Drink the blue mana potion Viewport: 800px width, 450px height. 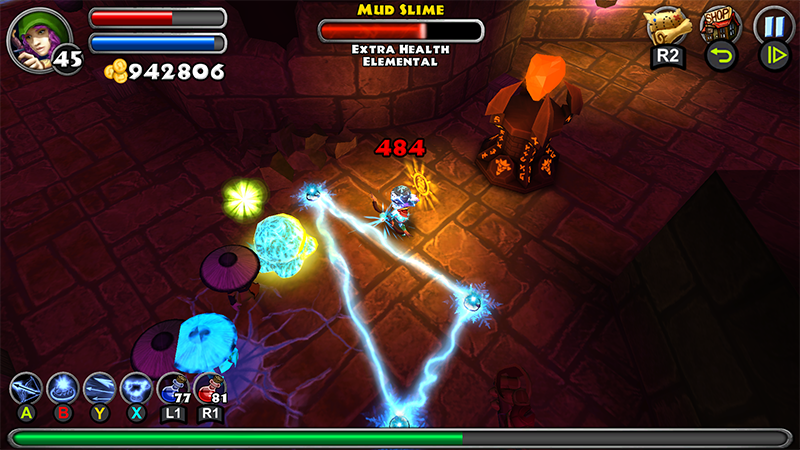pyautogui.click(x=172, y=388)
